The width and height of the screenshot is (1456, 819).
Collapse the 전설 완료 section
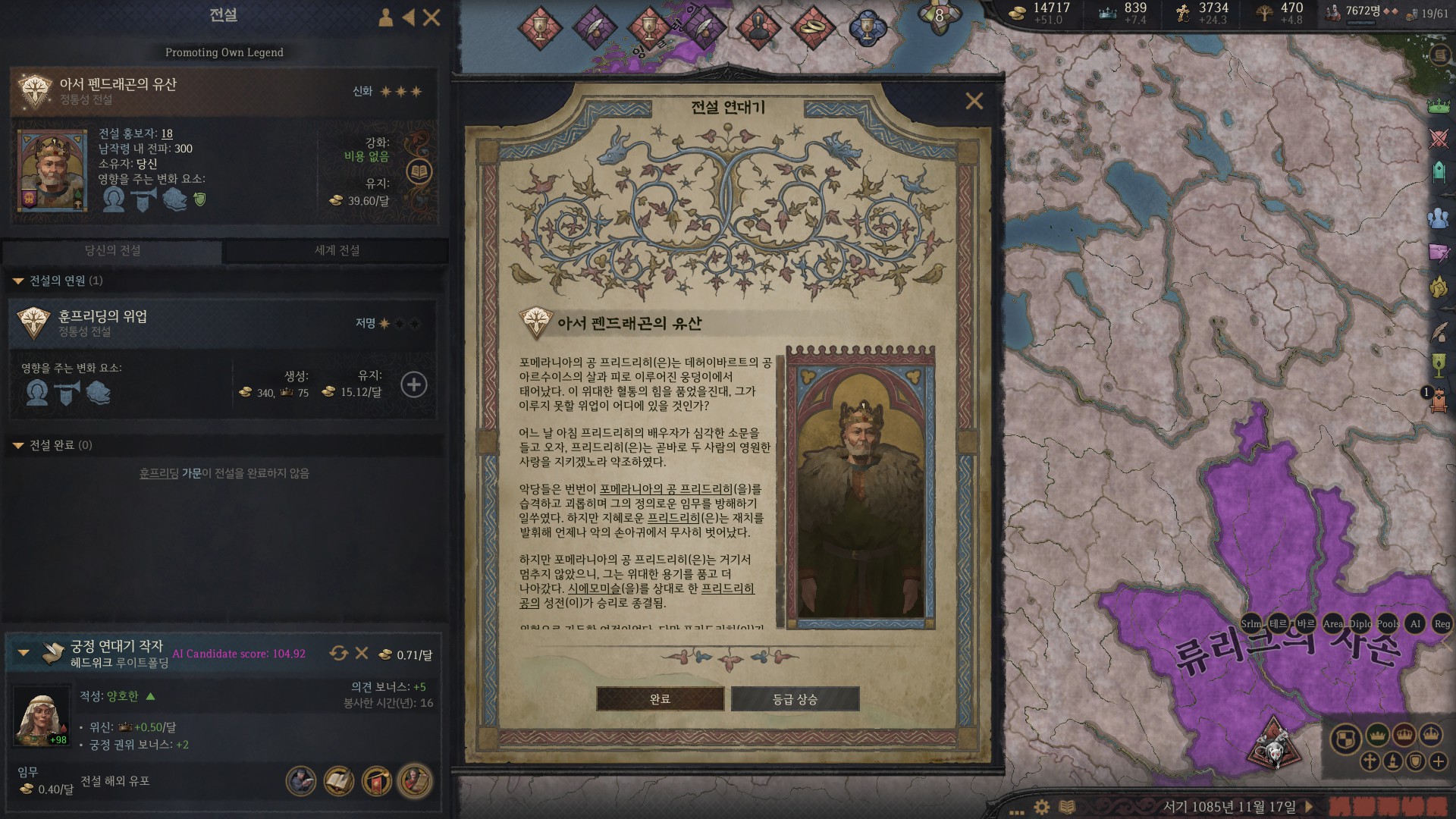click(x=18, y=446)
